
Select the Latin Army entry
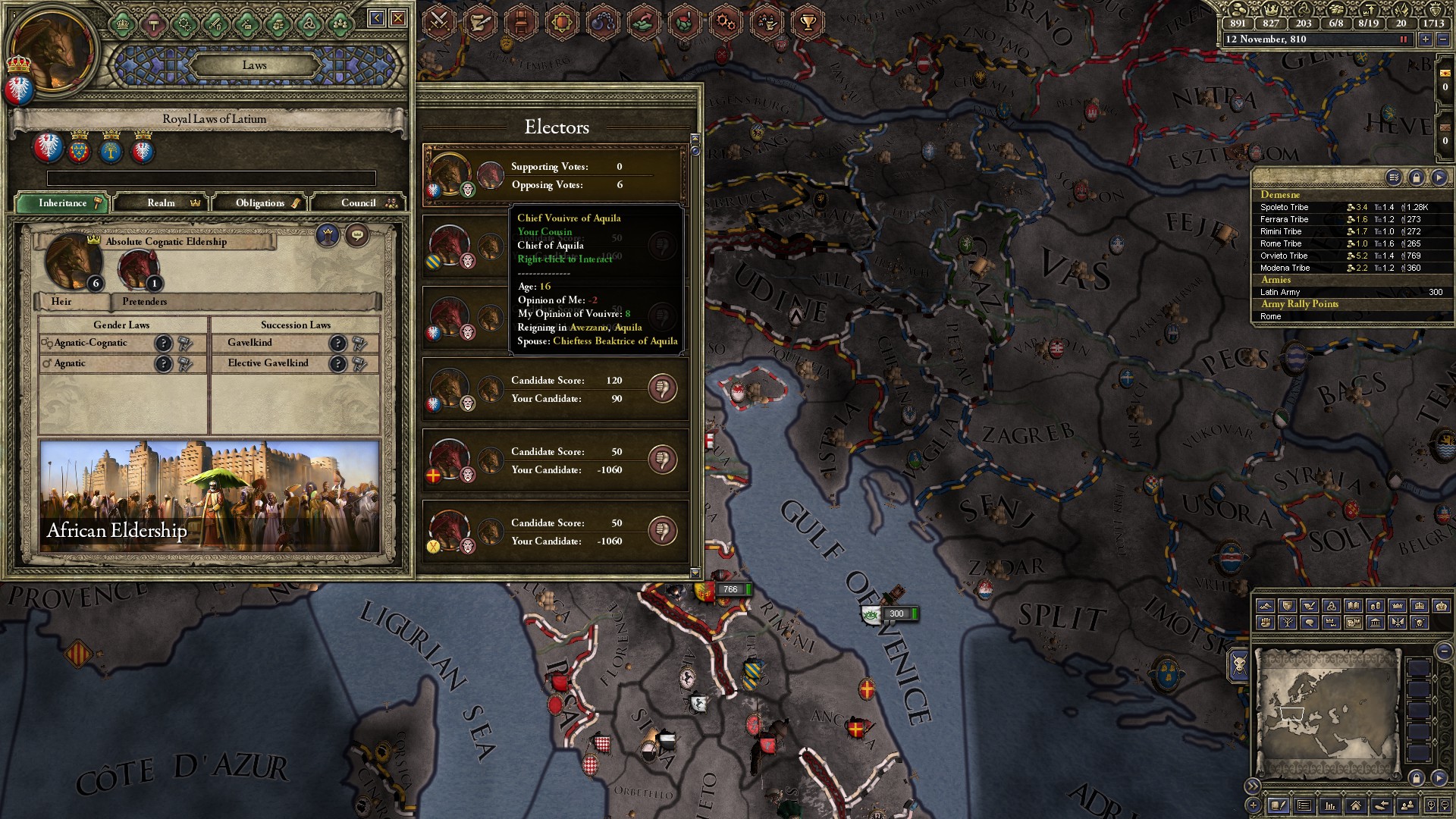click(x=1280, y=292)
